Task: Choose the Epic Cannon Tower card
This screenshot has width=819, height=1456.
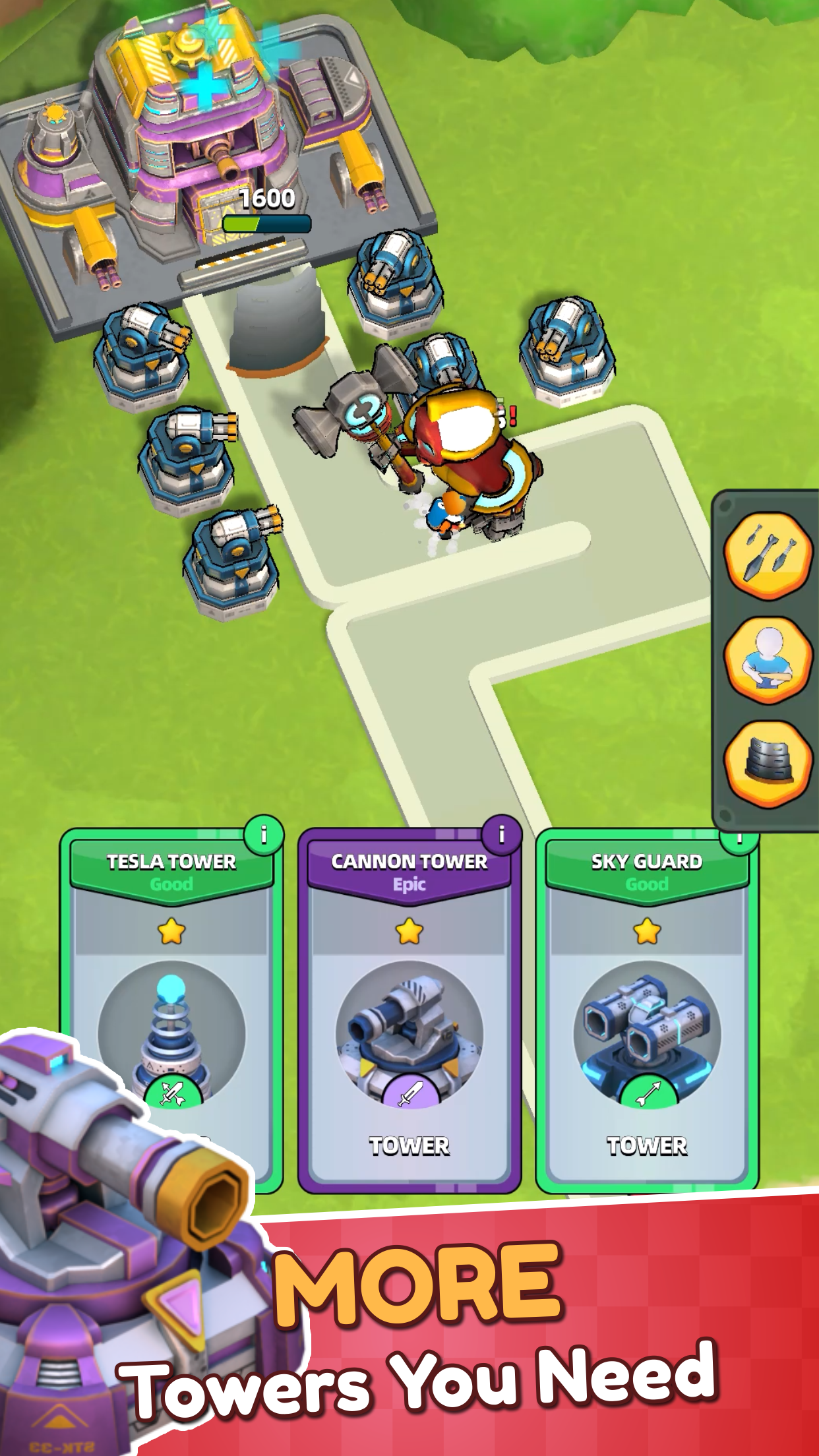Action: click(409, 1009)
